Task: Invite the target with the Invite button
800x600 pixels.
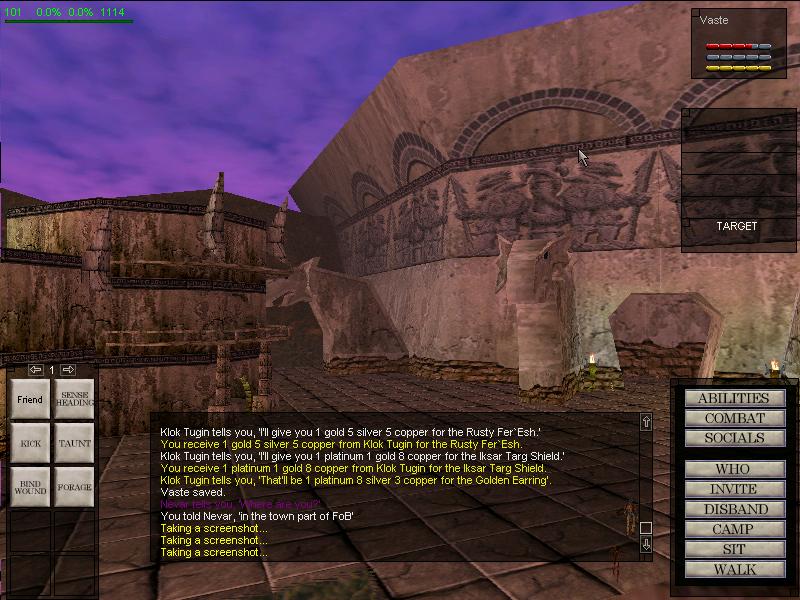Action: [x=734, y=489]
